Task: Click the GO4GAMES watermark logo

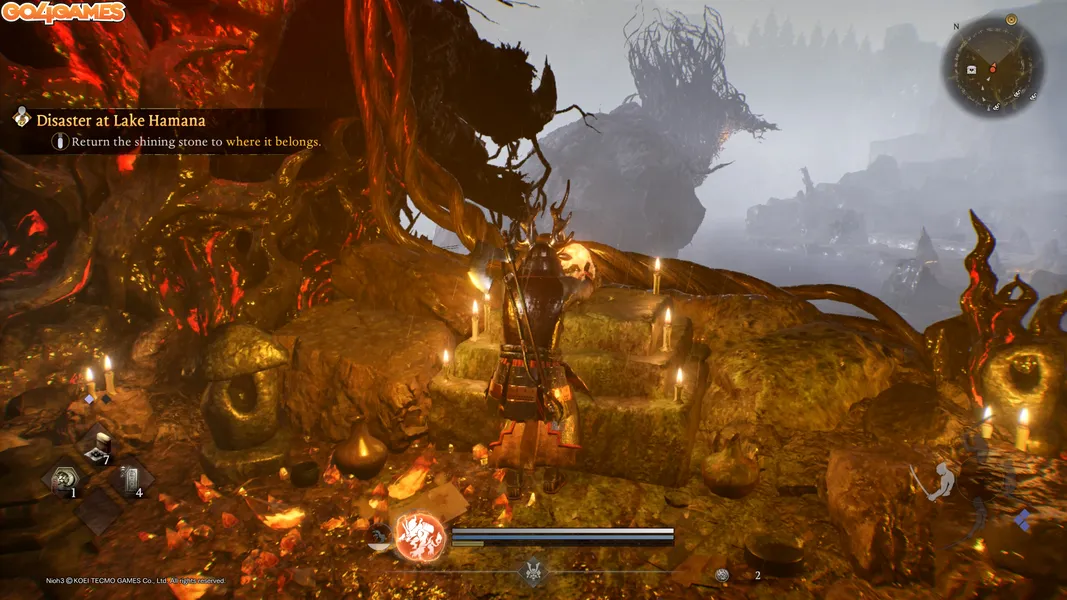Action: point(63,13)
